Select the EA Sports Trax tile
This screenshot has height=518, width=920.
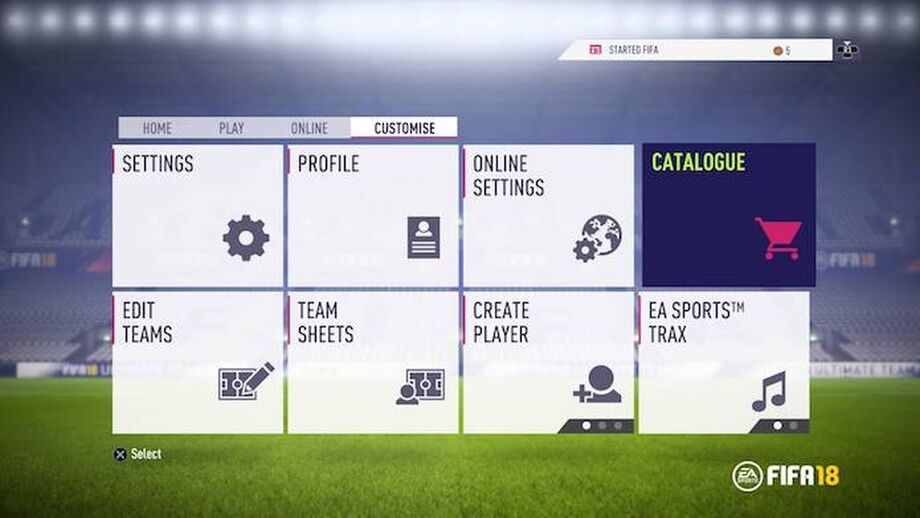pos(724,362)
